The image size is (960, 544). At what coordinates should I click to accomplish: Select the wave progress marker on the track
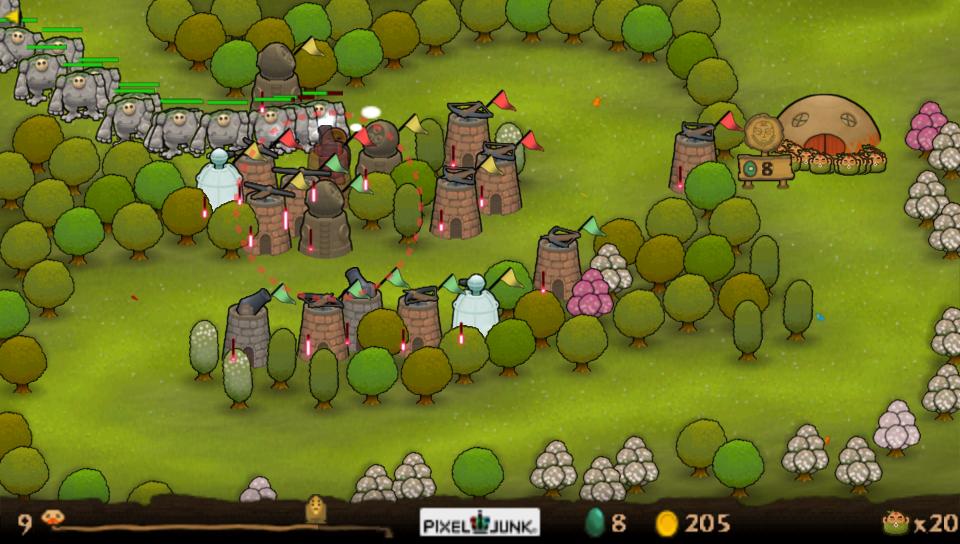click(317, 511)
